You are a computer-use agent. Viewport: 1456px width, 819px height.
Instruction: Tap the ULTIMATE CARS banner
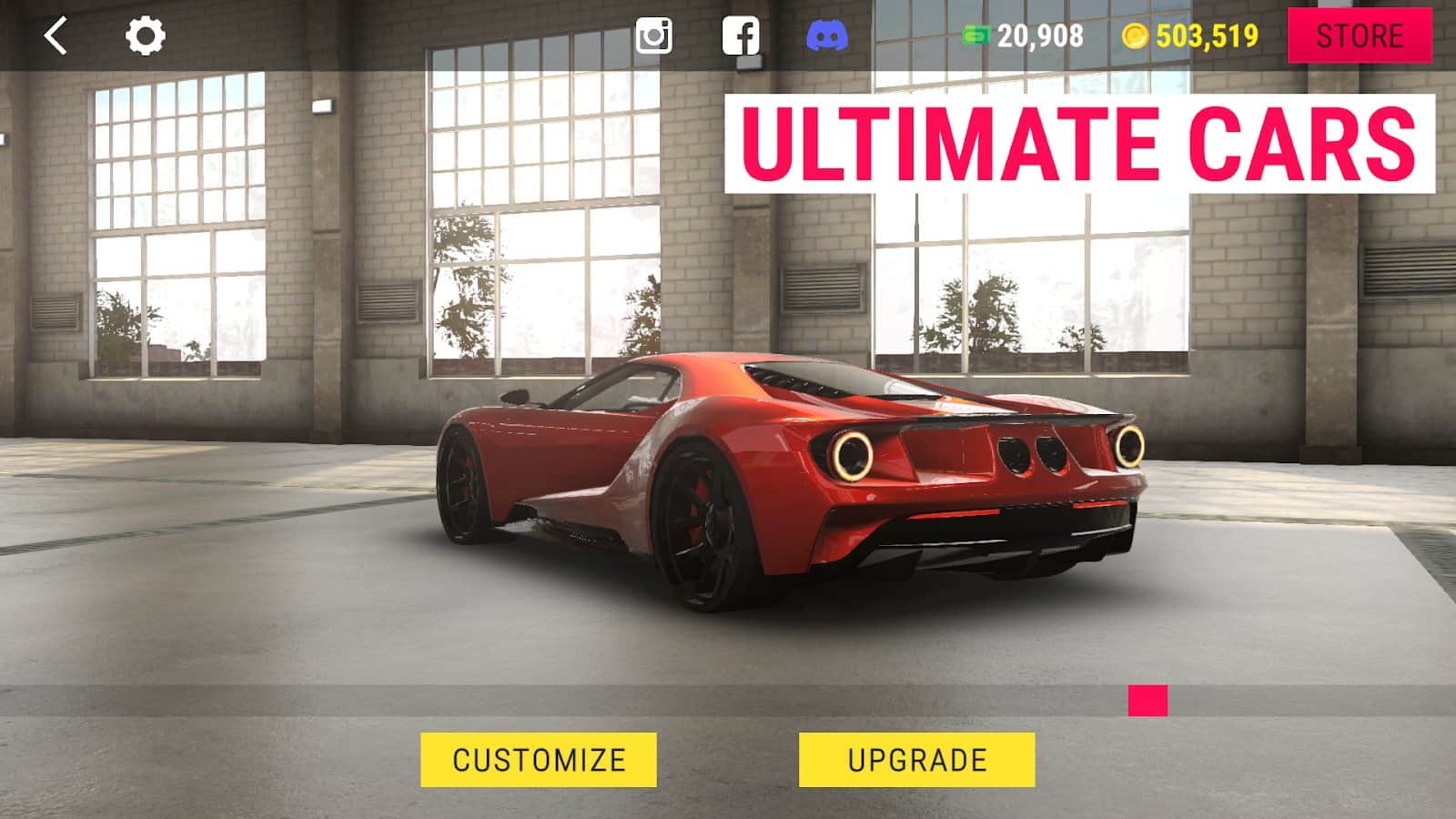click(x=1083, y=141)
